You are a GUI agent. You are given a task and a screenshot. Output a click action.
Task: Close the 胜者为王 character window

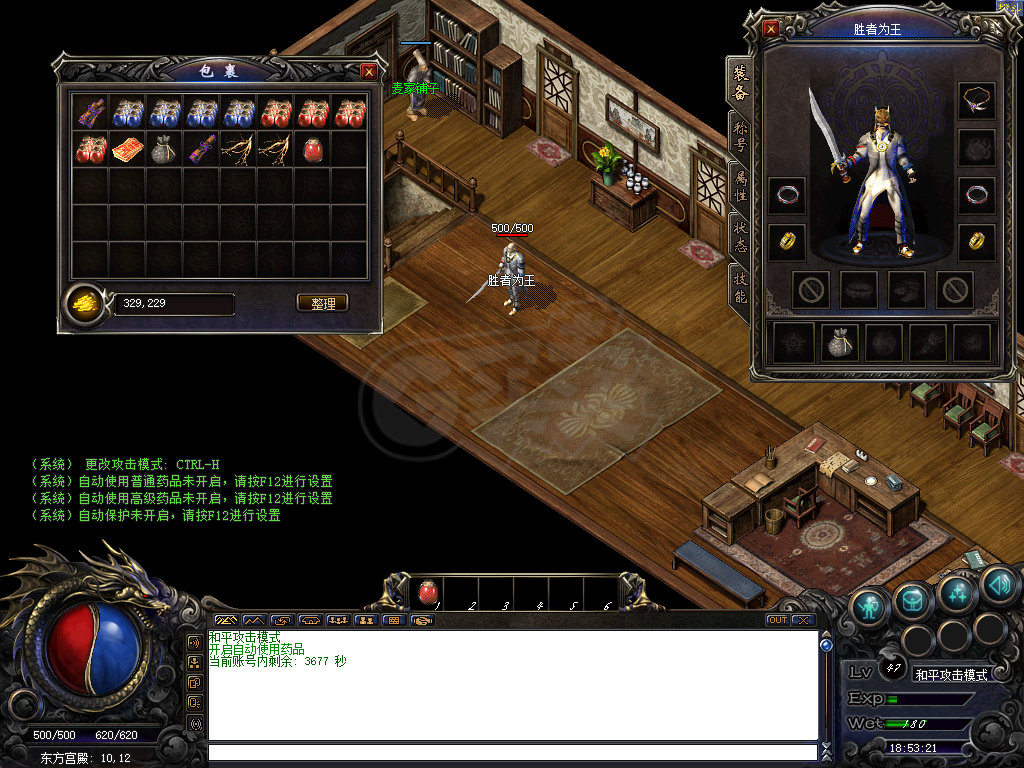pos(771,29)
